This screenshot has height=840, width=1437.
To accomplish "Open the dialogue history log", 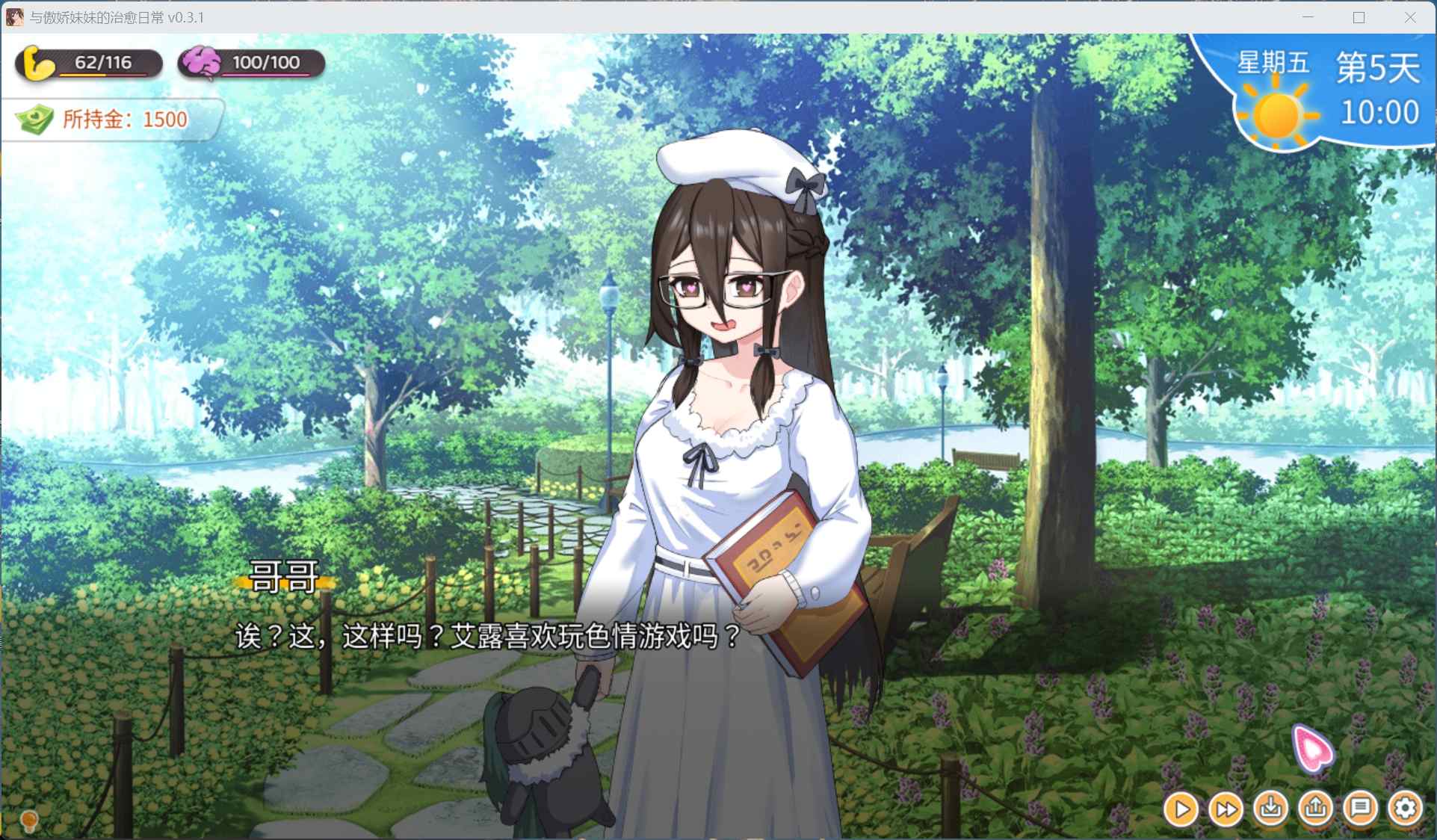I will [1361, 809].
